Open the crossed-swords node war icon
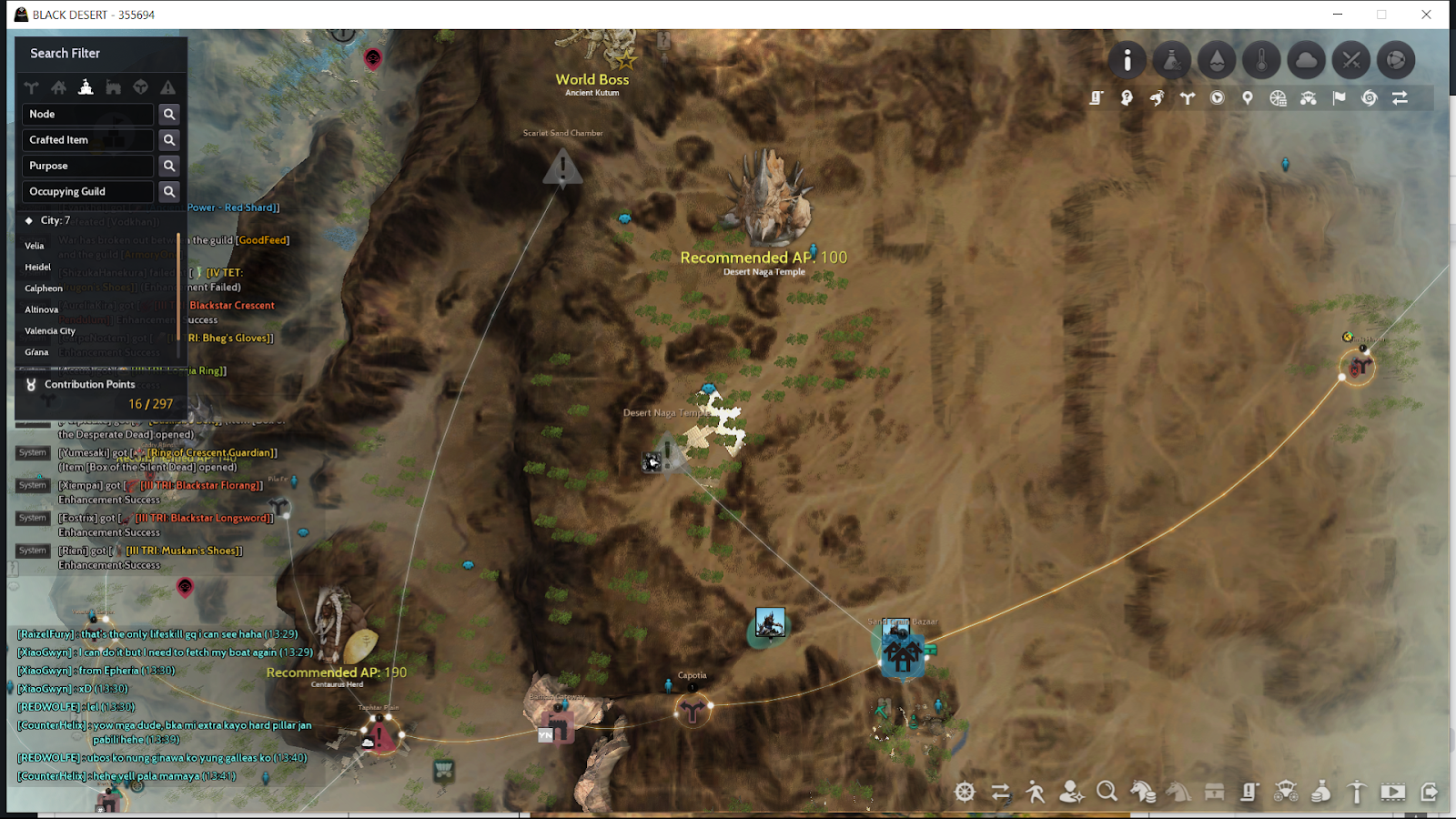The width and height of the screenshot is (1456, 819). [1350, 60]
